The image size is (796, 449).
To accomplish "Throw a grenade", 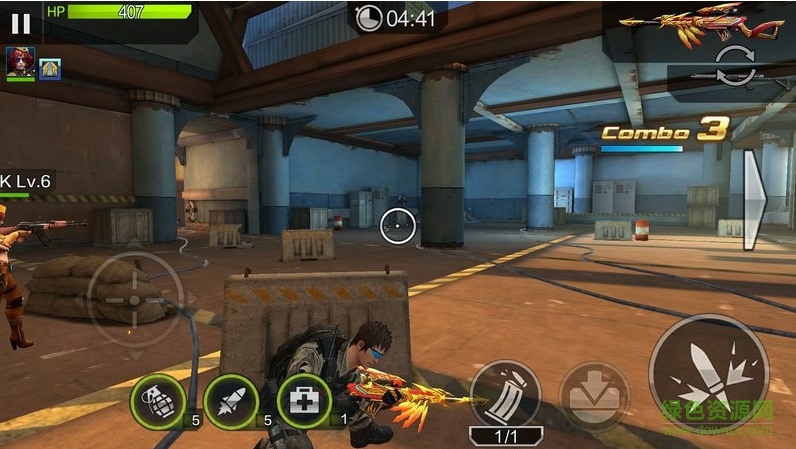I will click(x=156, y=400).
